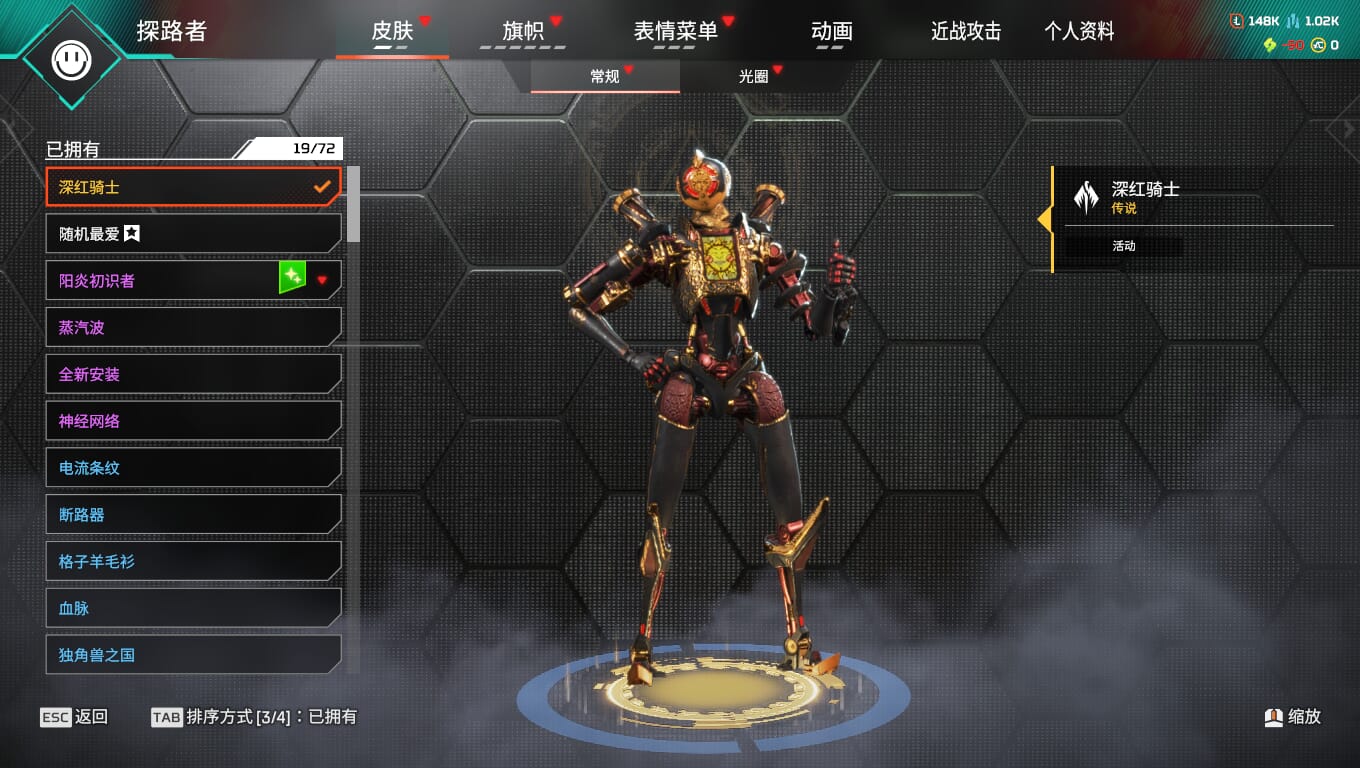Viewport: 1360px width, 768px height.
Task: Open the 近战攻击 tab
Action: click(966, 31)
